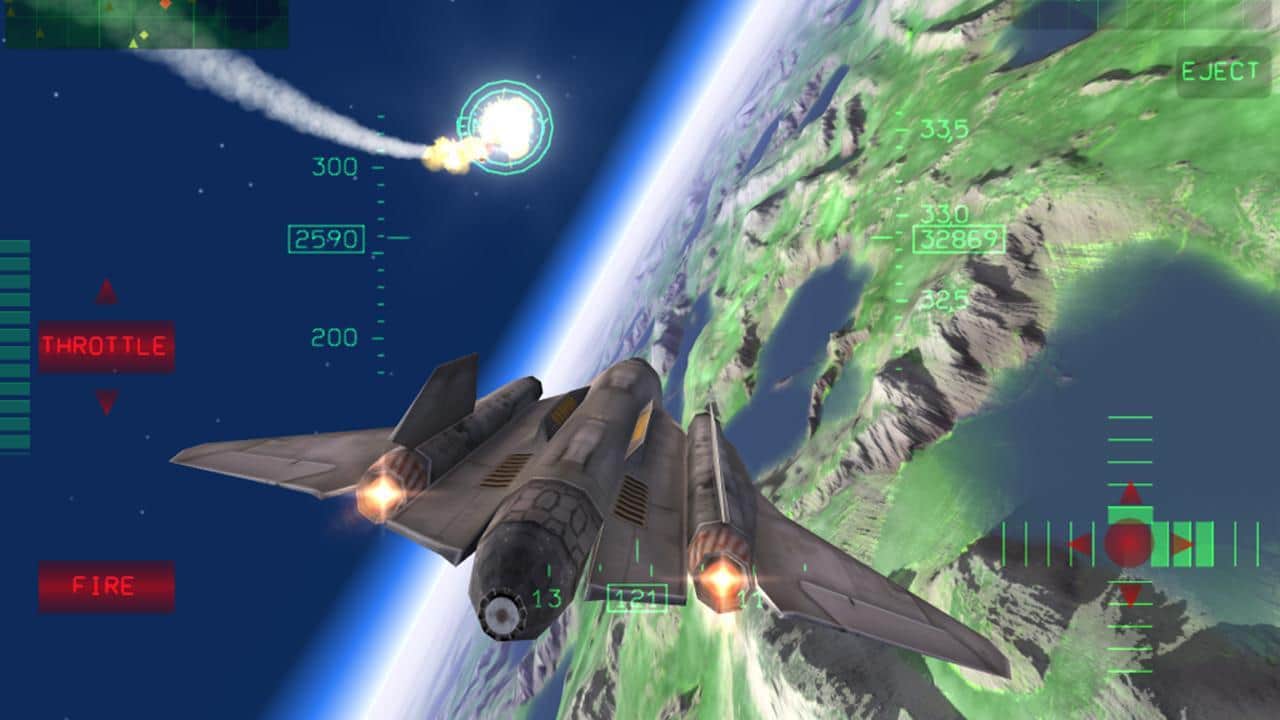The image size is (1280, 720).
Task: Select the player marker on the minimap
Action: 133,42
